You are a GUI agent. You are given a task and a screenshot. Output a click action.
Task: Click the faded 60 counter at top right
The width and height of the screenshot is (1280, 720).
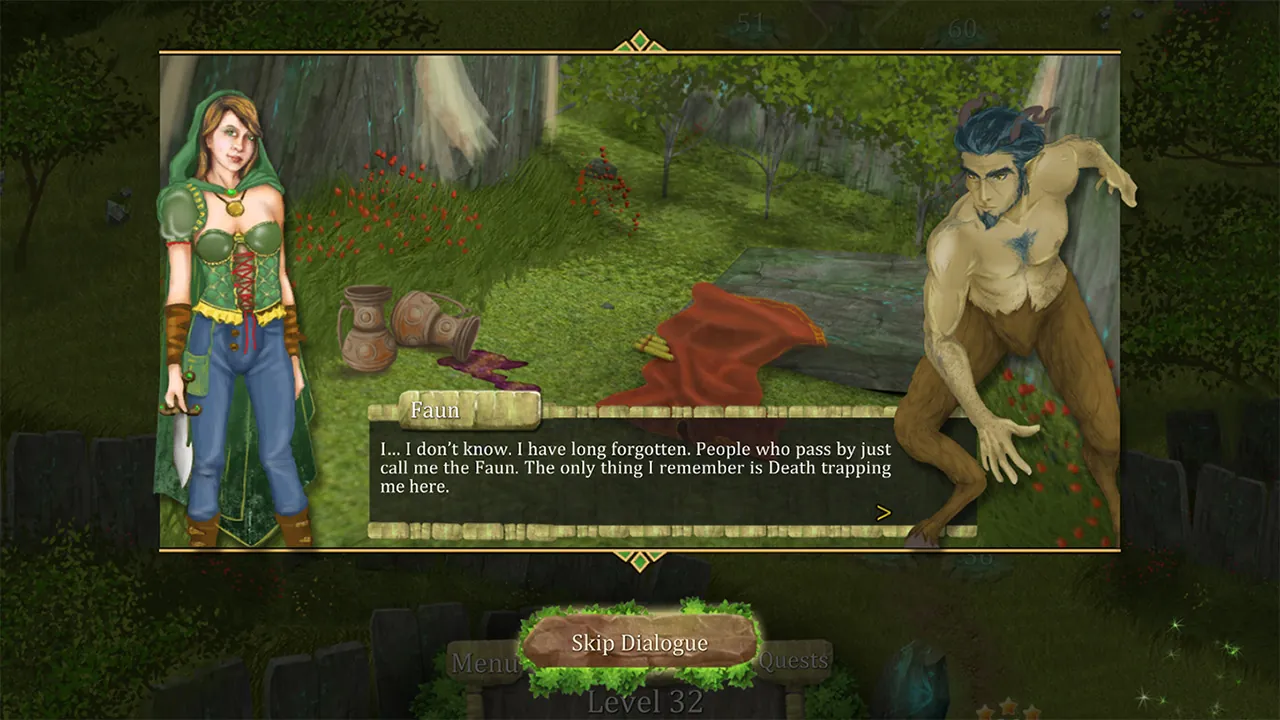[963, 27]
